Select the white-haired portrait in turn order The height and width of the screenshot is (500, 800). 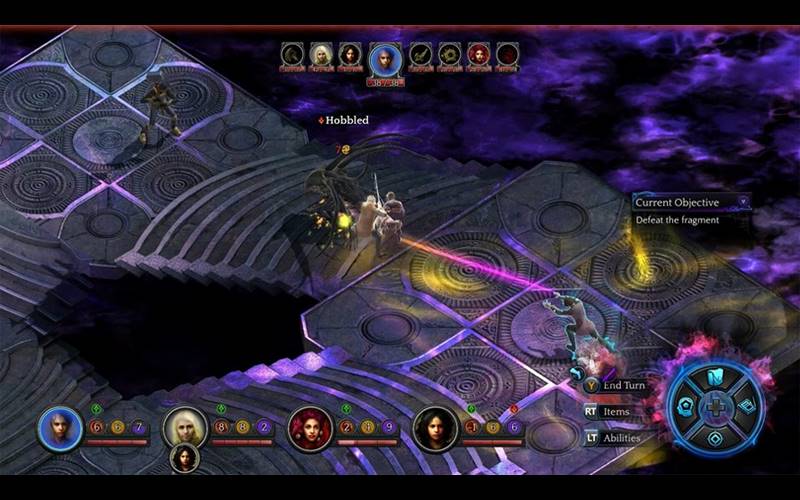[321, 54]
